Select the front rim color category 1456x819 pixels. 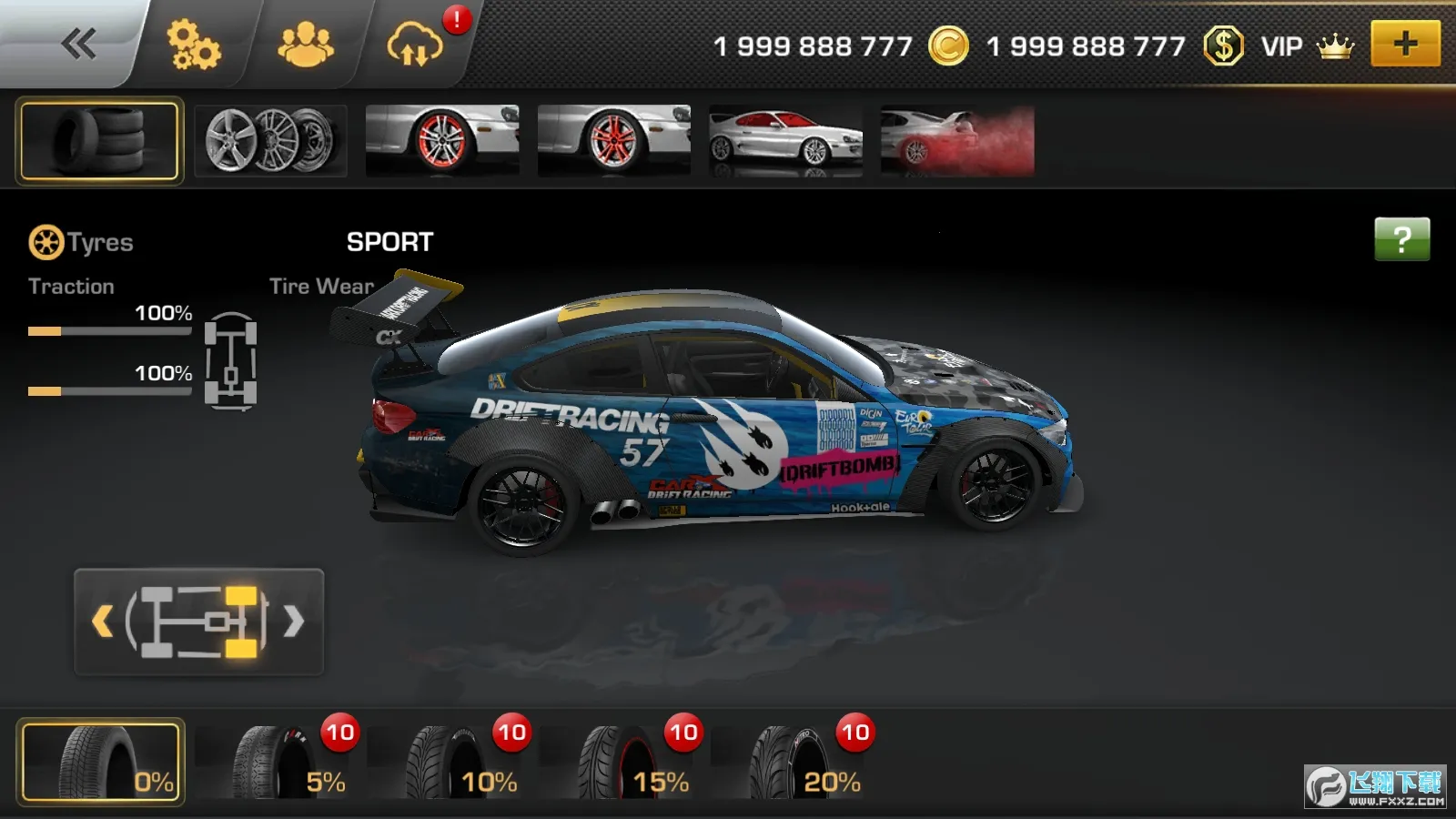(442, 140)
